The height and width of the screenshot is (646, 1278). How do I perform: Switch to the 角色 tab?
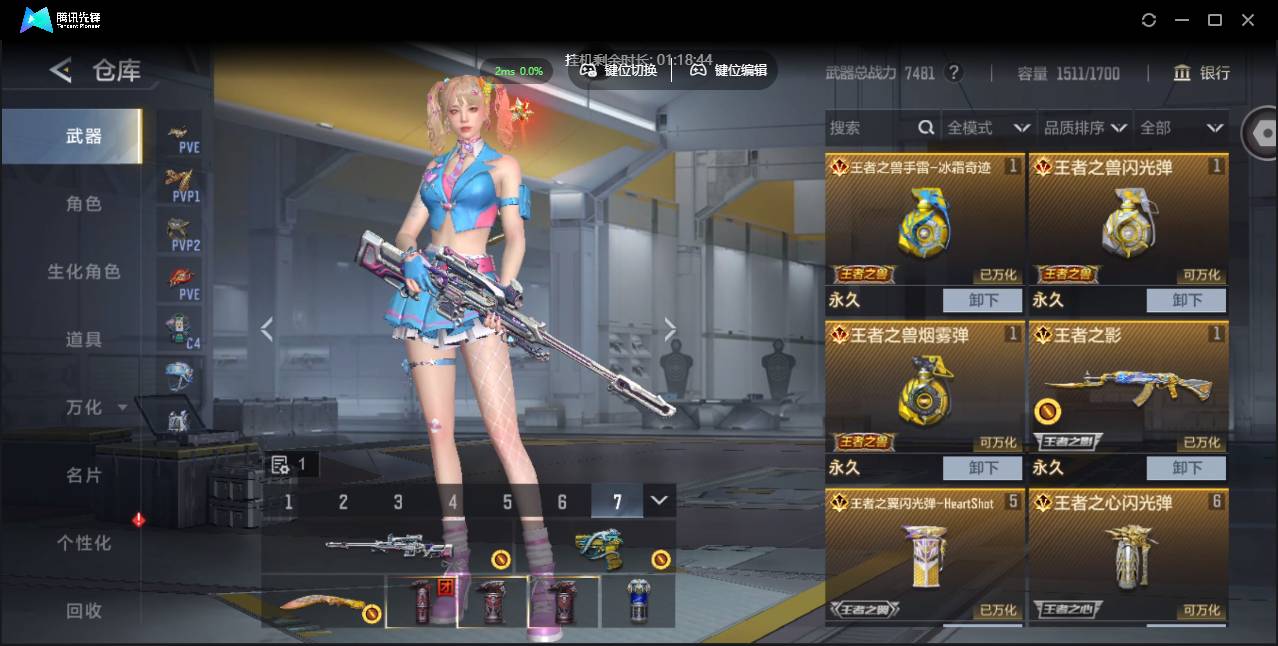pyautogui.click(x=84, y=204)
